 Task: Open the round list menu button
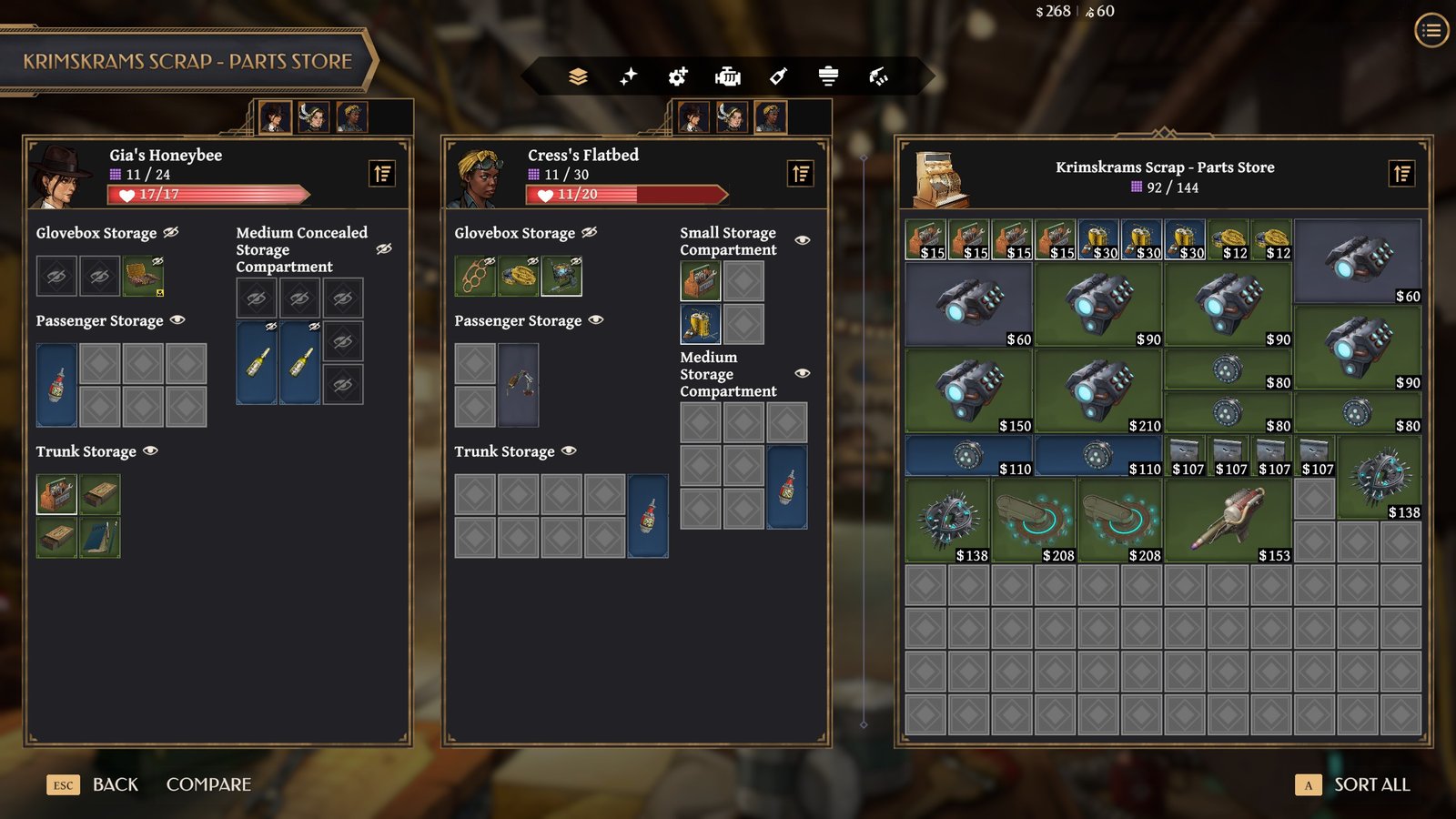(x=1431, y=31)
